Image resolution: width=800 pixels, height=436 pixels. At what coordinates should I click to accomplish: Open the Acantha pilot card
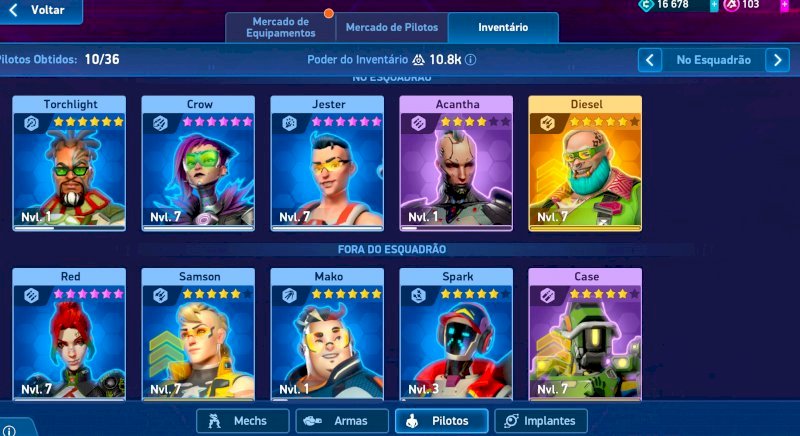point(456,164)
